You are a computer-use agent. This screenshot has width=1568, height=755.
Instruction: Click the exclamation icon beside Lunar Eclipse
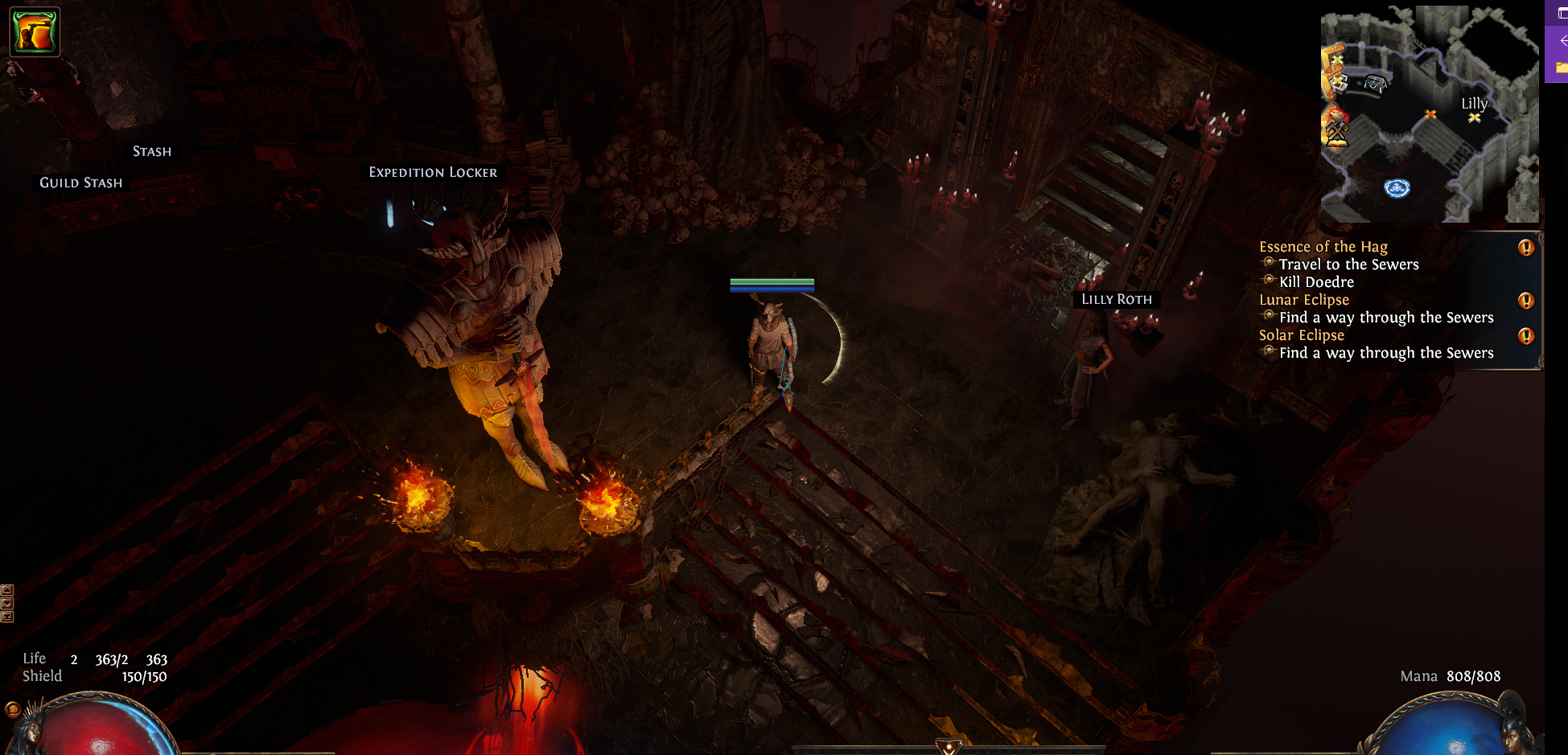click(x=1525, y=301)
